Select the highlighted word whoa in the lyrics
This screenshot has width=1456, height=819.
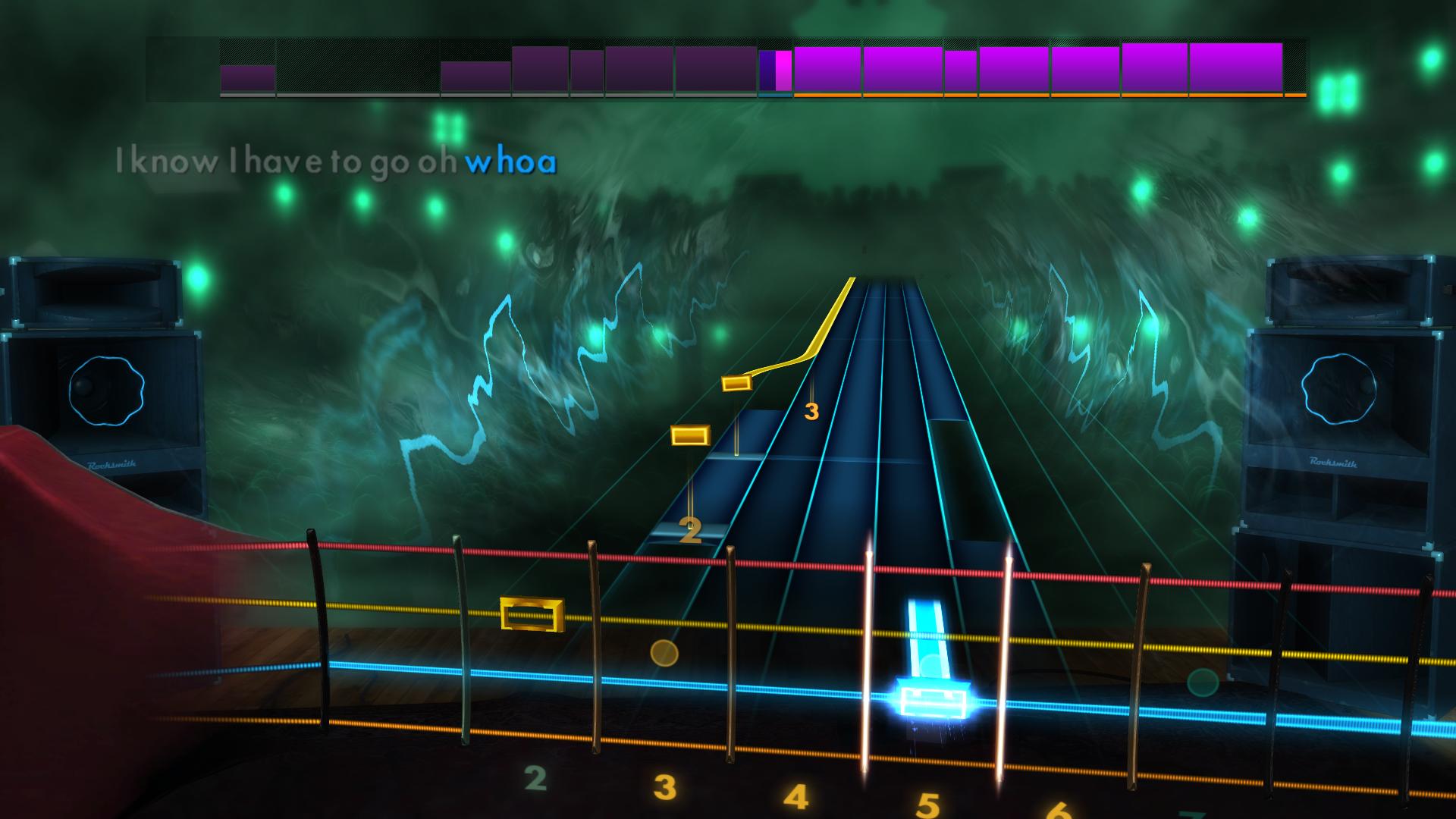[510, 161]
